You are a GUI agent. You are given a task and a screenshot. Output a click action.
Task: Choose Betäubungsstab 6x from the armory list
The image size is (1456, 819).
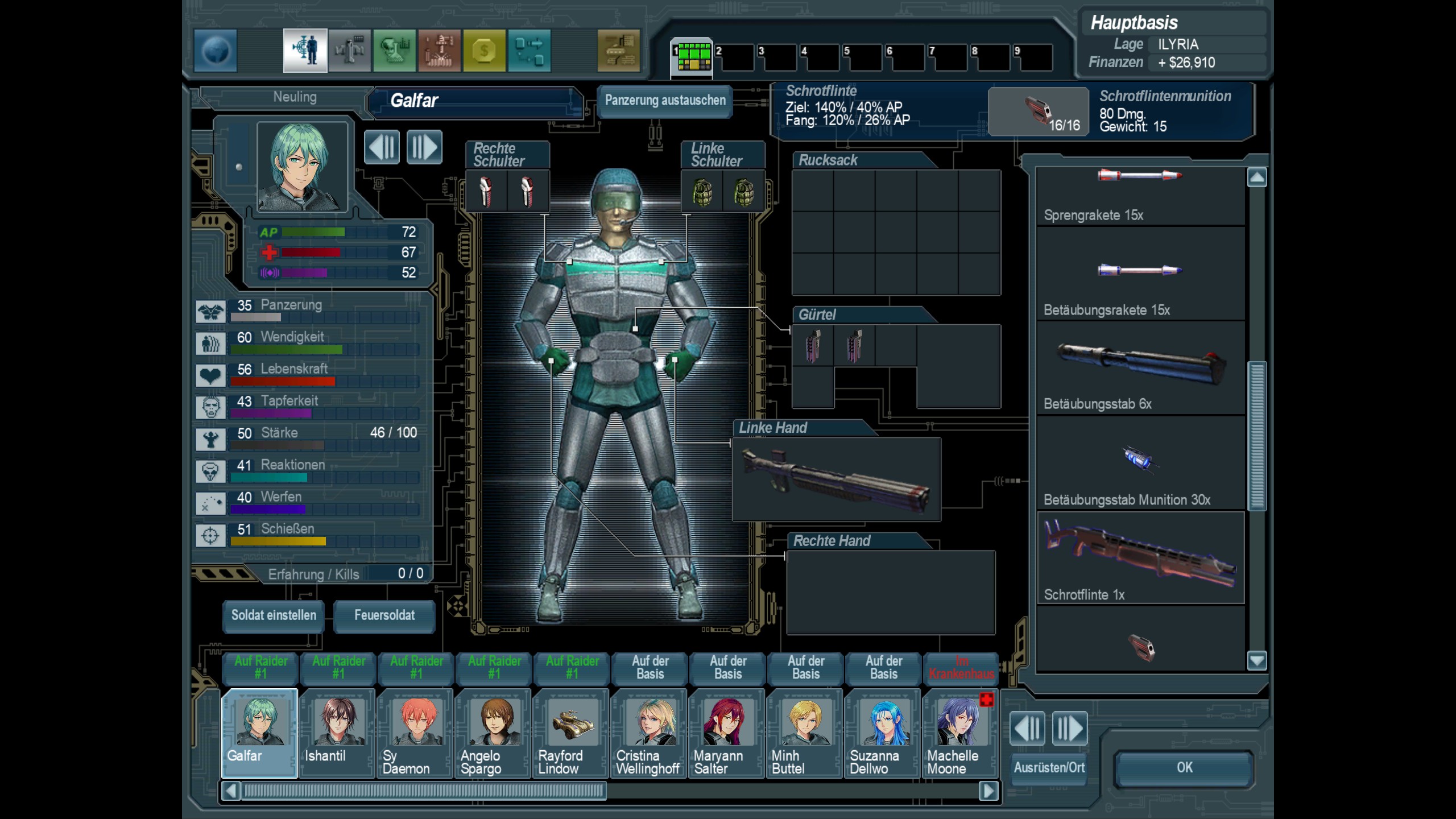click(1140, 368)
